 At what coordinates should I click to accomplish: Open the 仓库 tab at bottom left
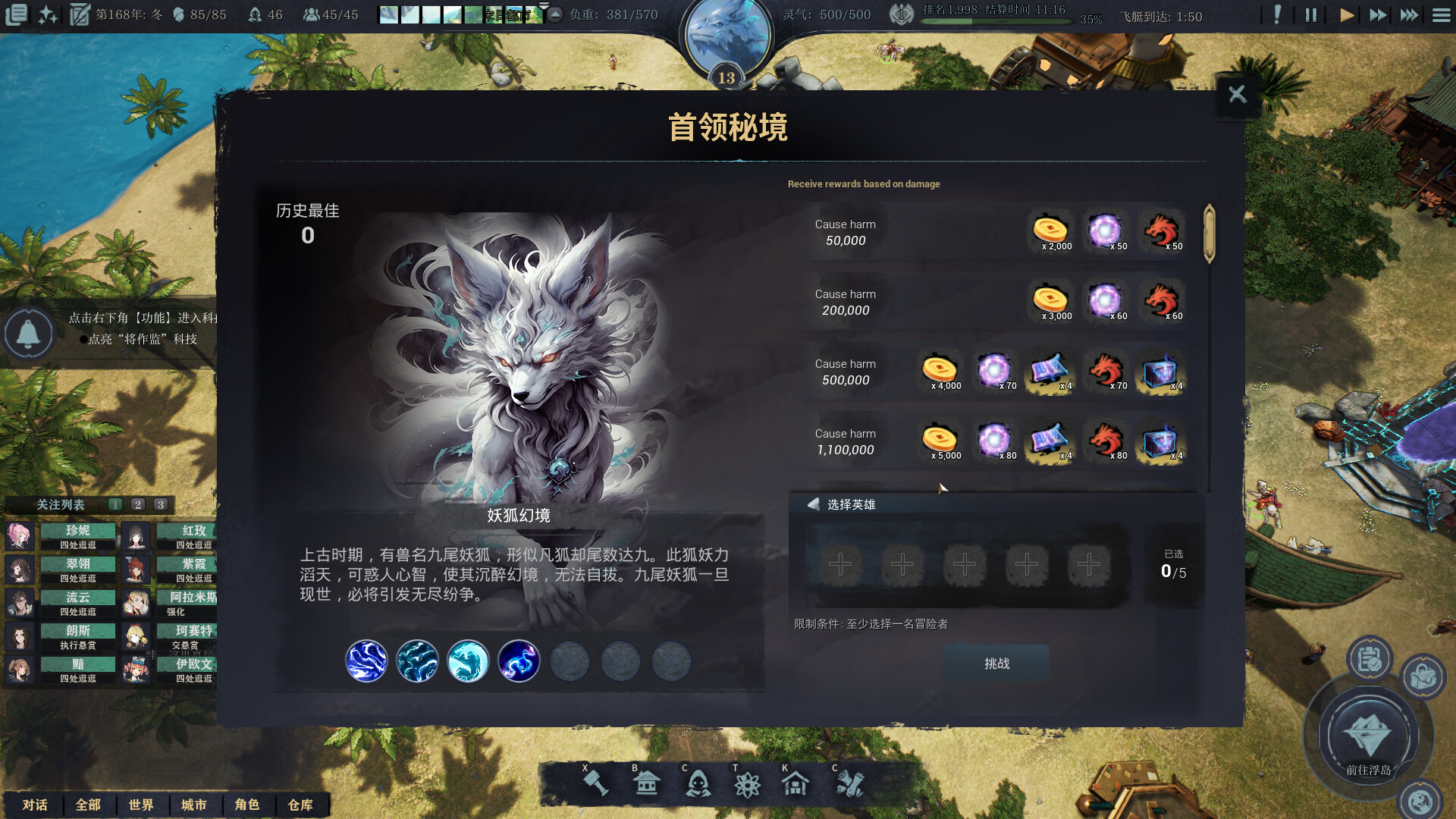coord(301,805)
